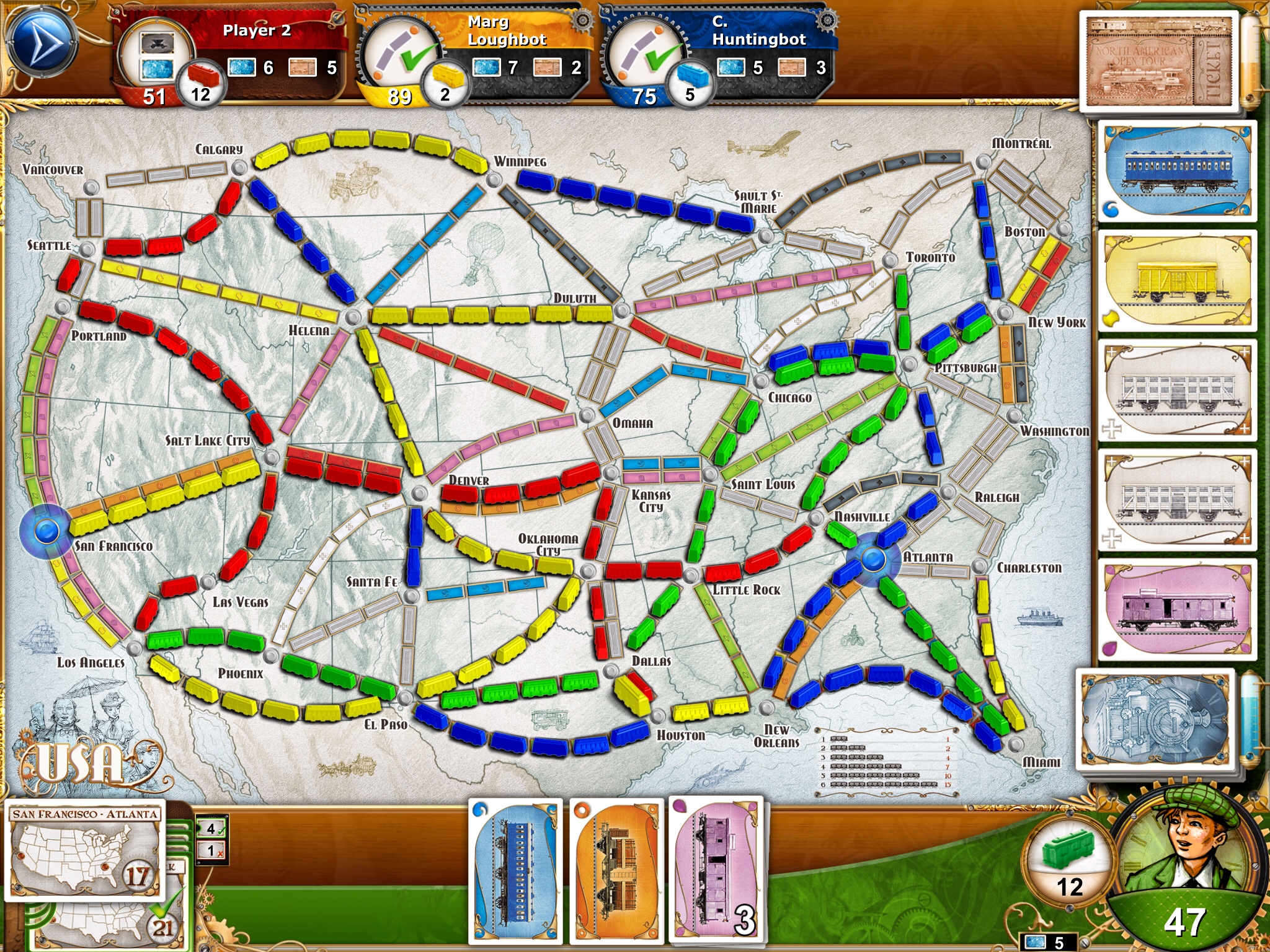The image size is (1270, 952).
Task: Take the face-up blue train card
Action: [x=1176, y=172]
